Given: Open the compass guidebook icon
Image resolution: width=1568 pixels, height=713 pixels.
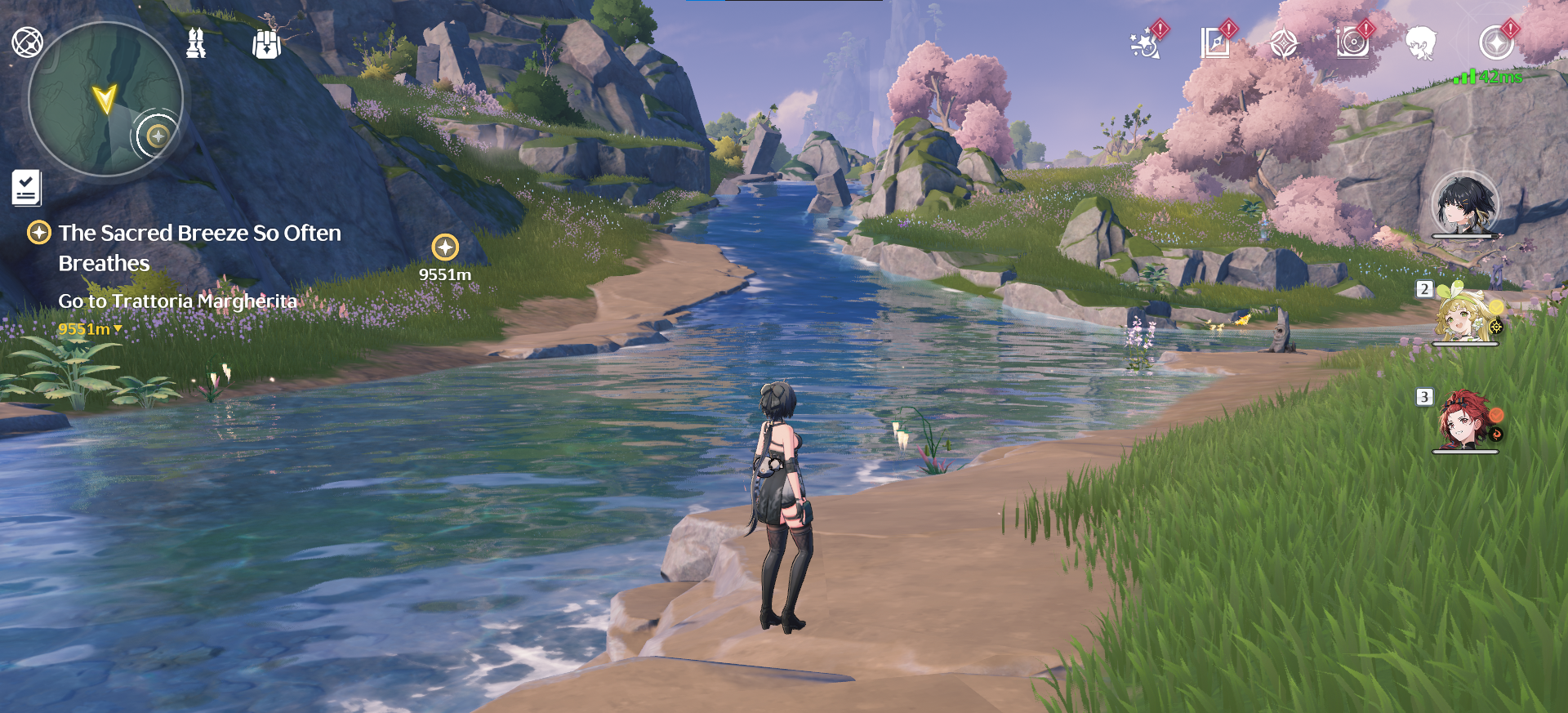Looking at the screenshot, I should coord(1215,43).
